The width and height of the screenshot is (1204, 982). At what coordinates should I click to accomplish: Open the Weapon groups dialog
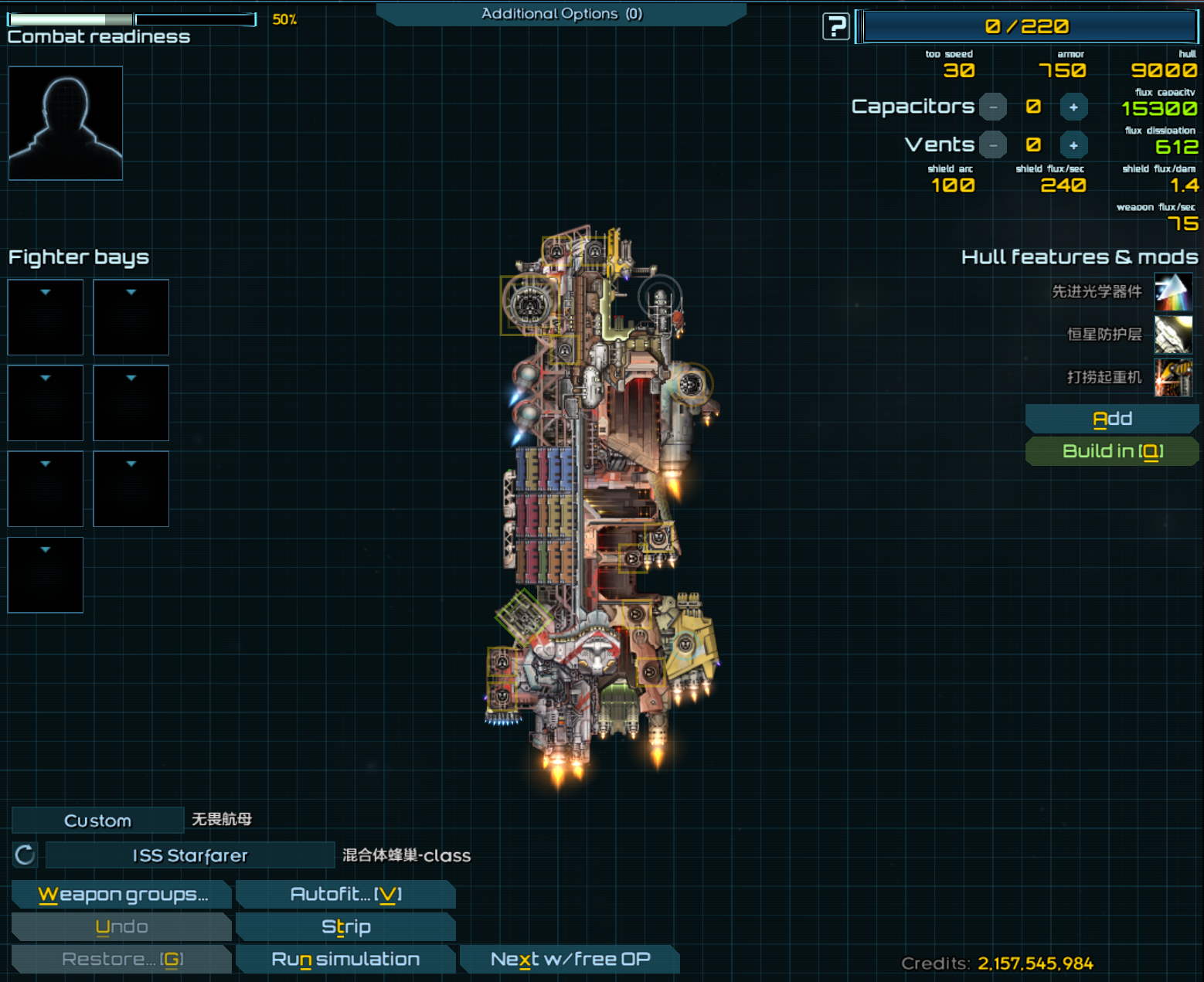tap(121, 895)
